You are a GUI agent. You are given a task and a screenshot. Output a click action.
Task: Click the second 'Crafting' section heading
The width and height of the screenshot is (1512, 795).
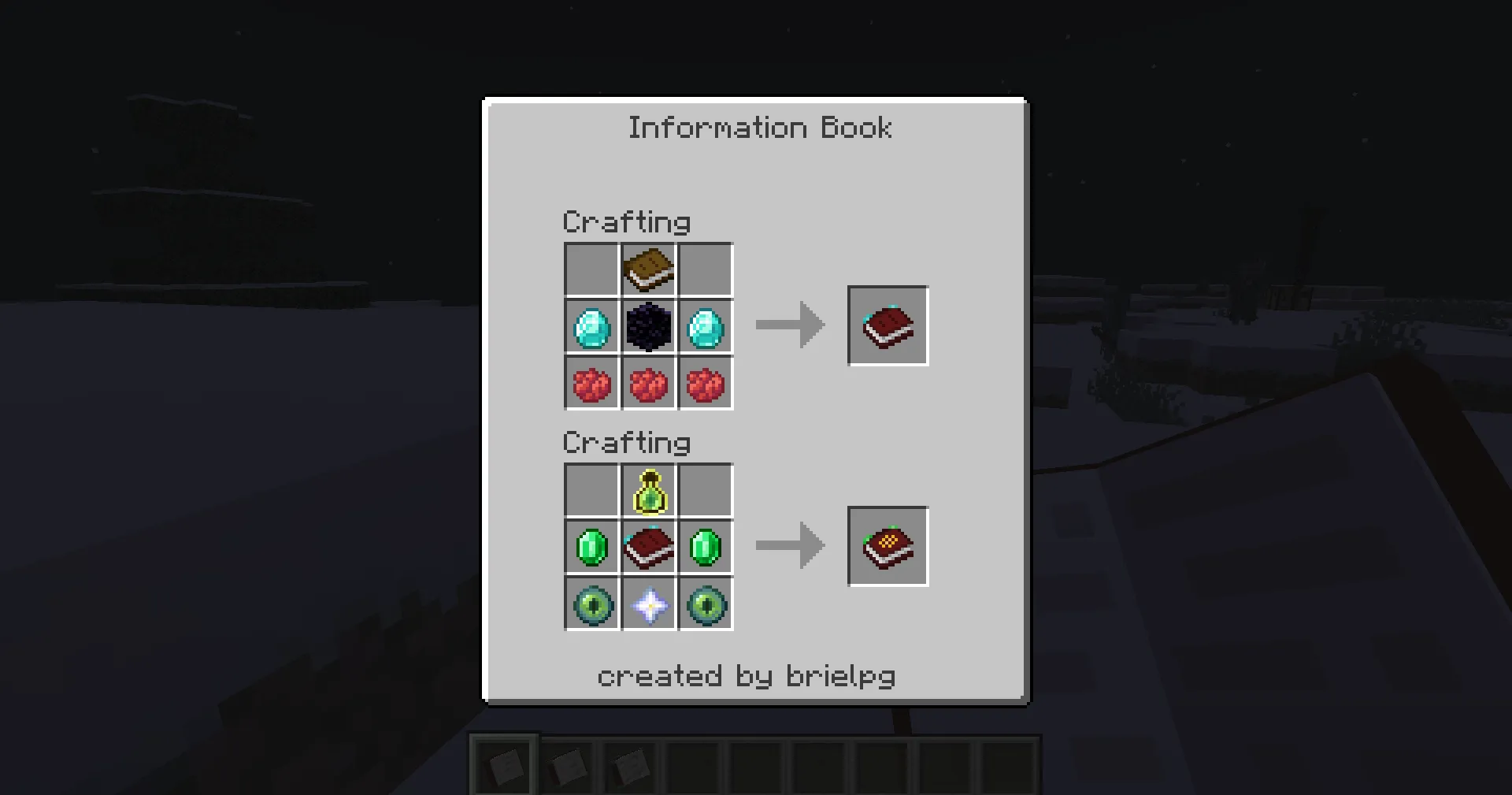coord(626,443)
